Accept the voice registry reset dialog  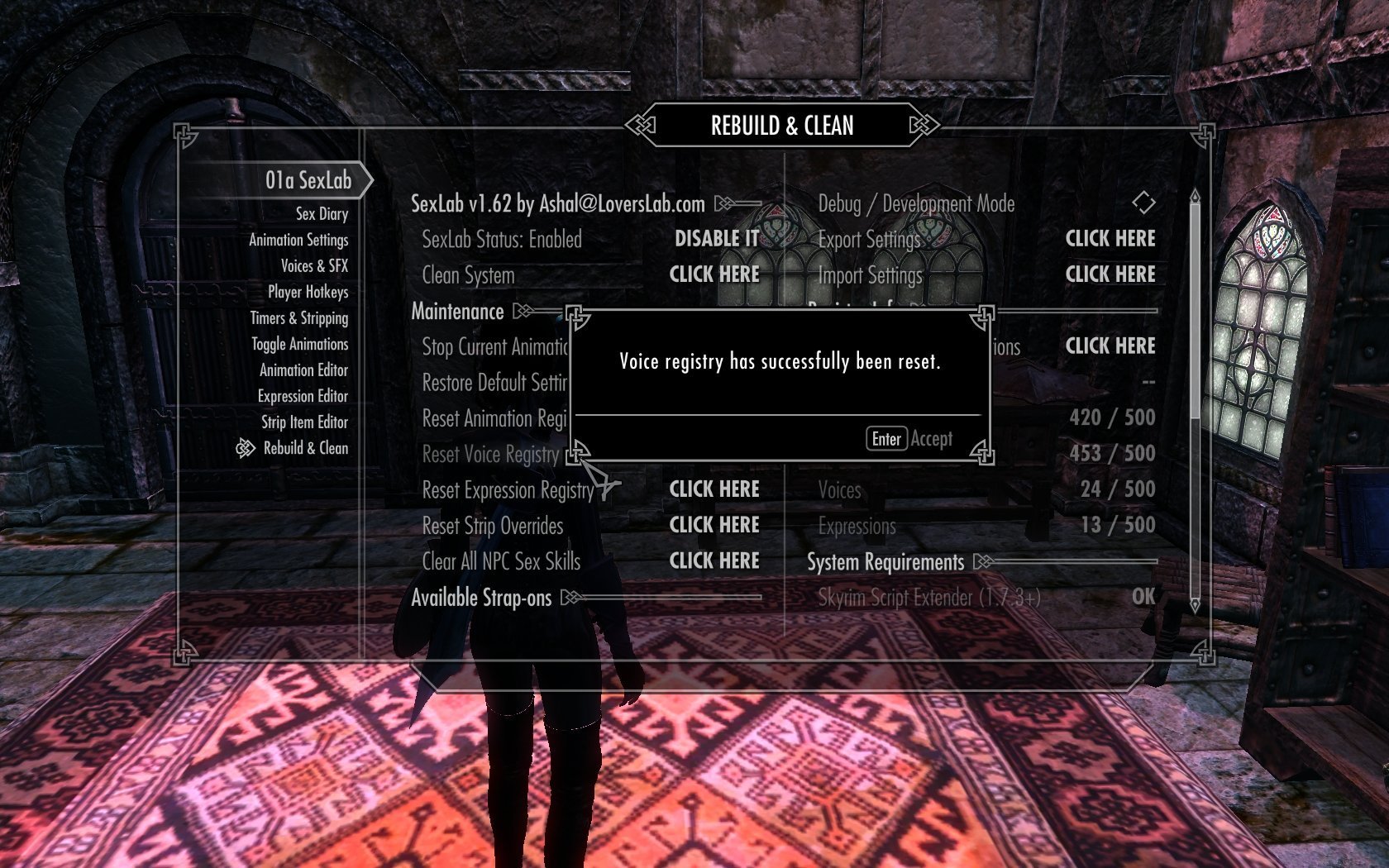tap(909, 439)
